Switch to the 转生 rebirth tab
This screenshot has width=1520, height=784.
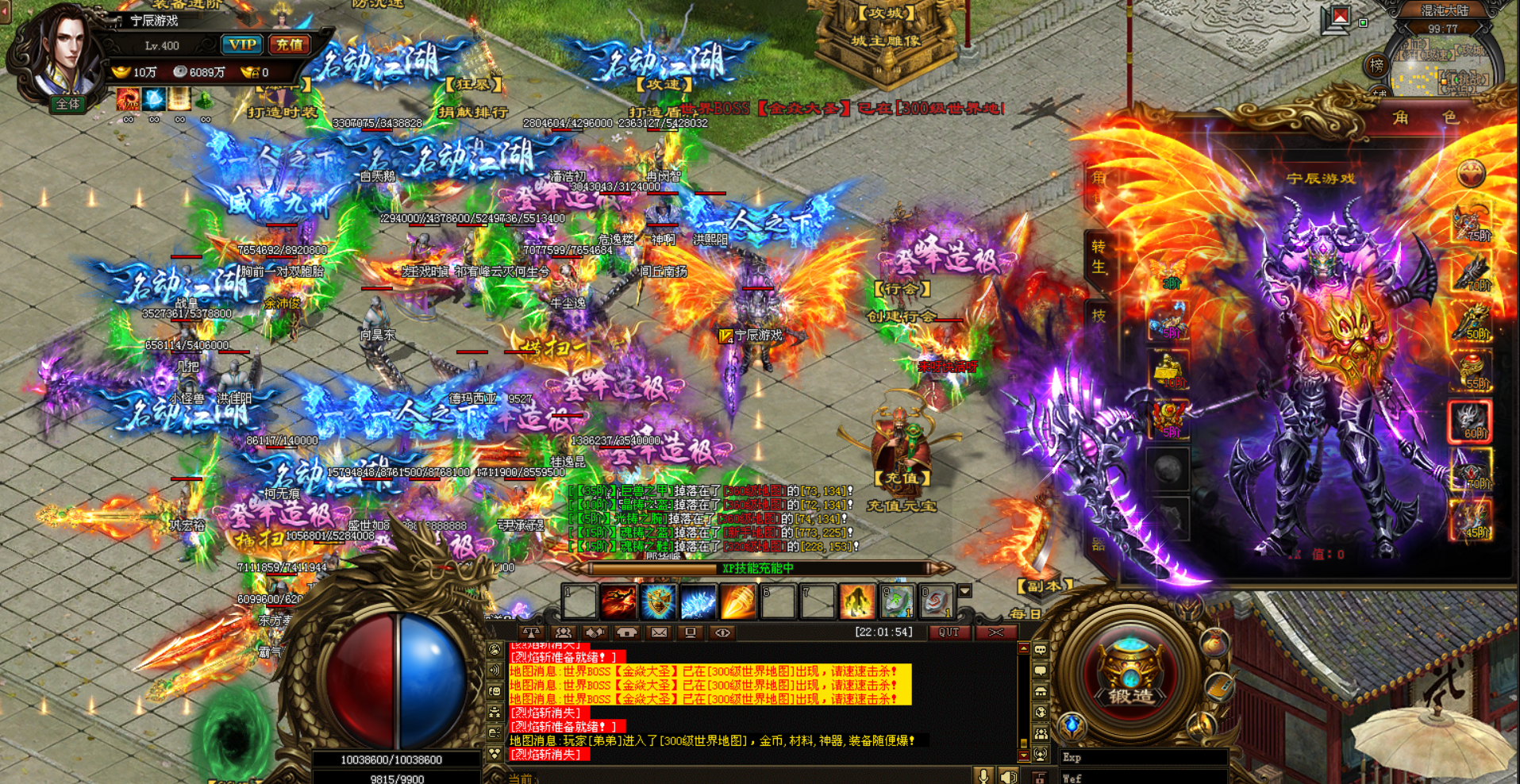coord(1099,256)
